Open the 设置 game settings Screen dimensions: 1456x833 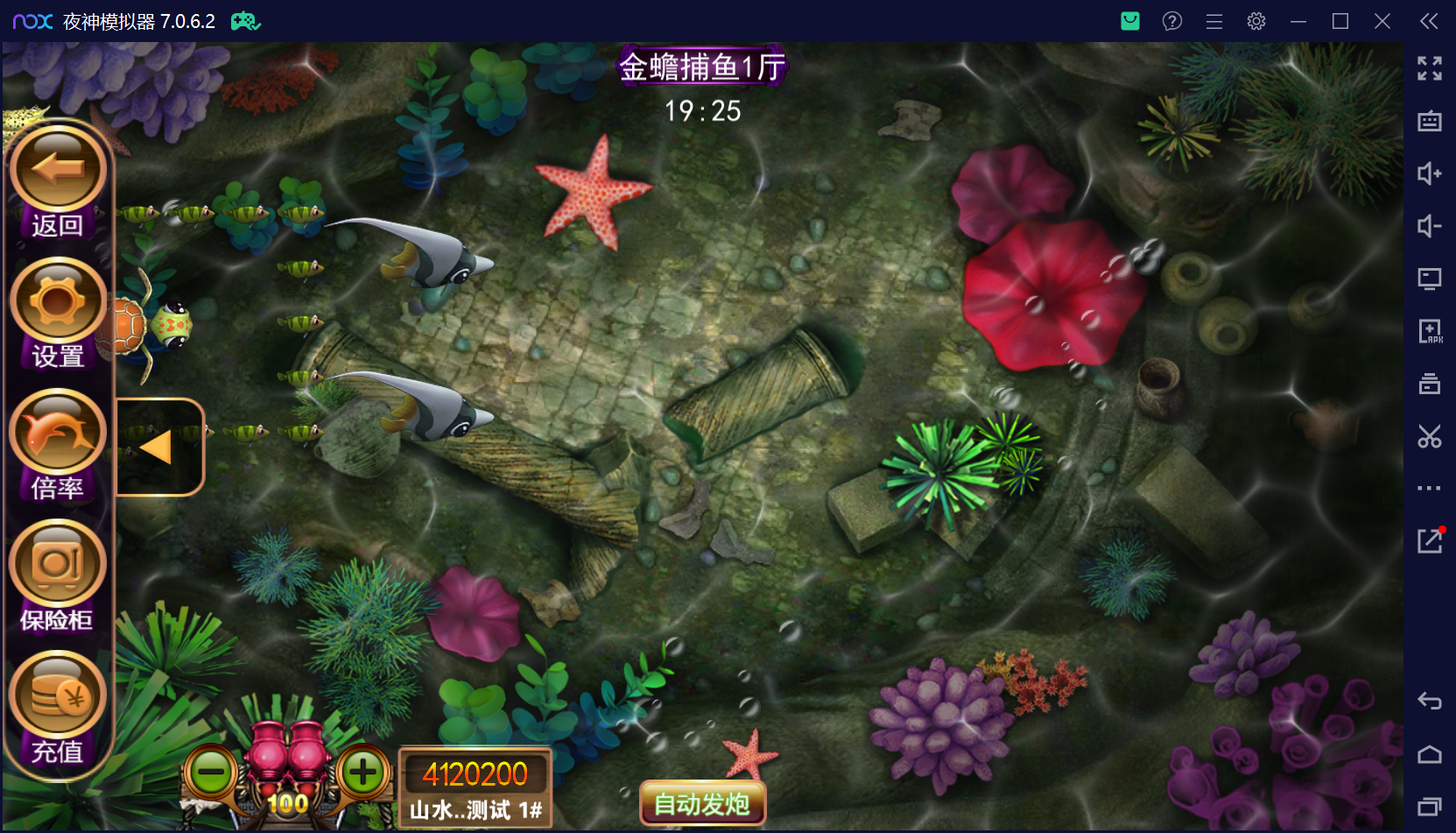click(x=56, y=300)
